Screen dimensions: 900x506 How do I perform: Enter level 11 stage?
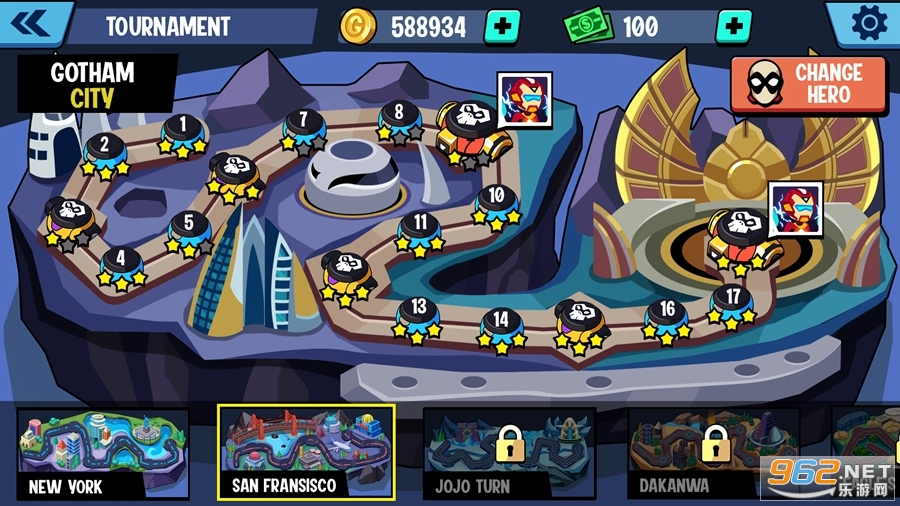pos(420,225)
